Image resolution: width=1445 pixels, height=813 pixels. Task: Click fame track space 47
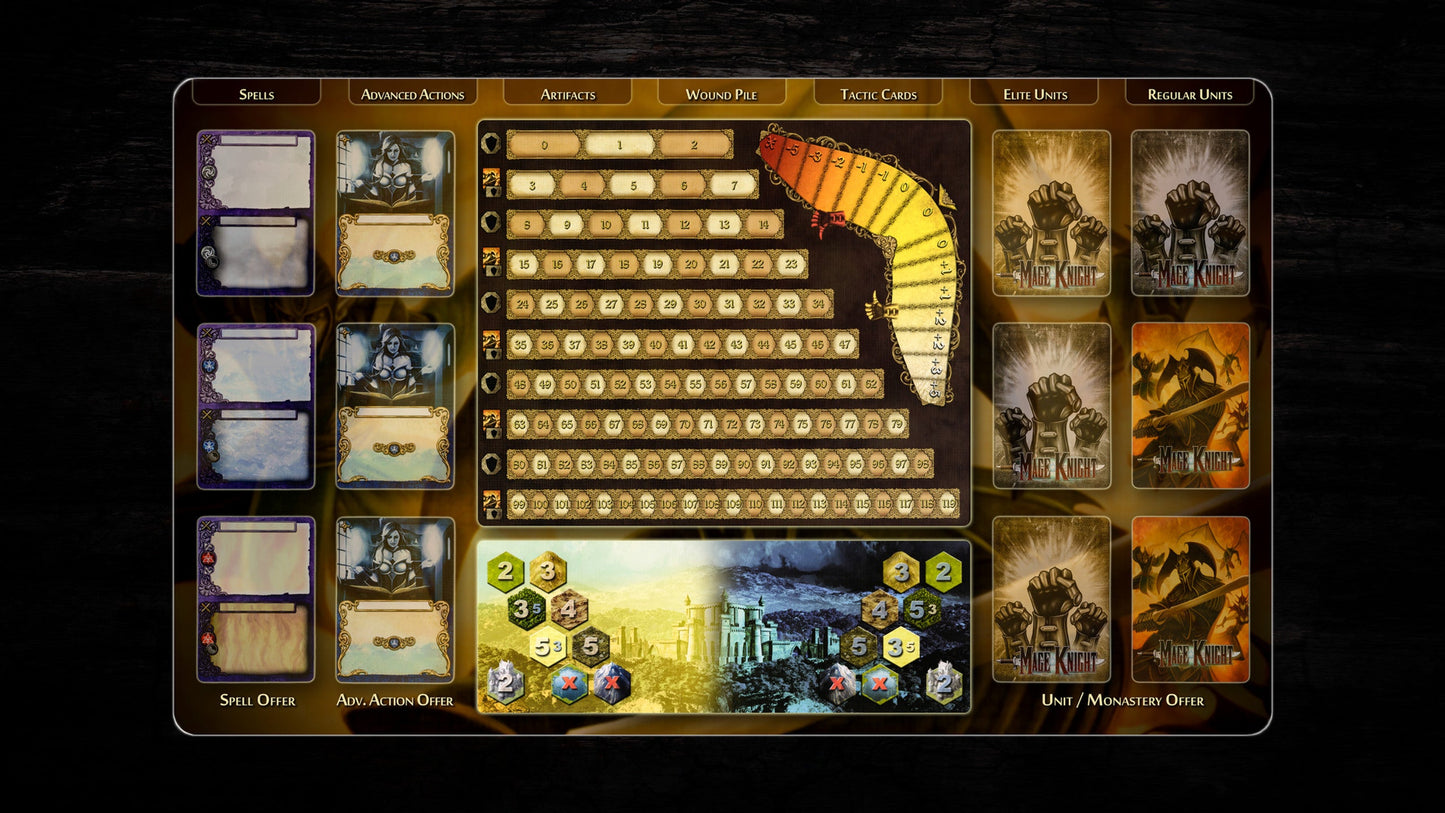845,345
